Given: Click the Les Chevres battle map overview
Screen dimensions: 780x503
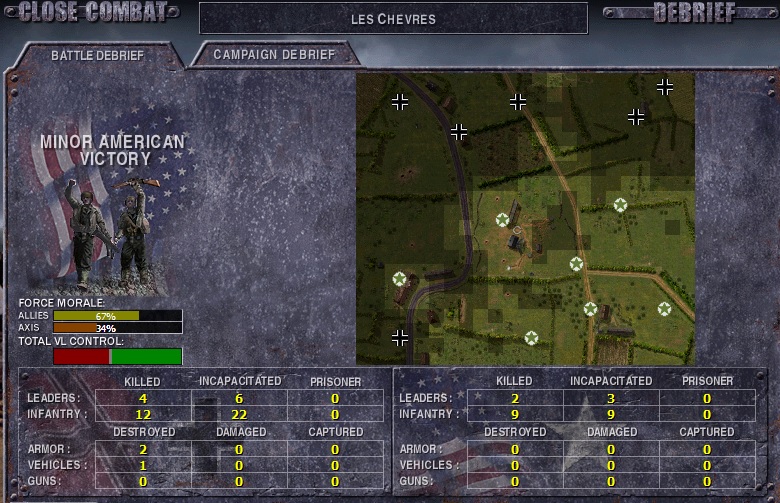Looking at the screenshot, I should coord(525,218).
